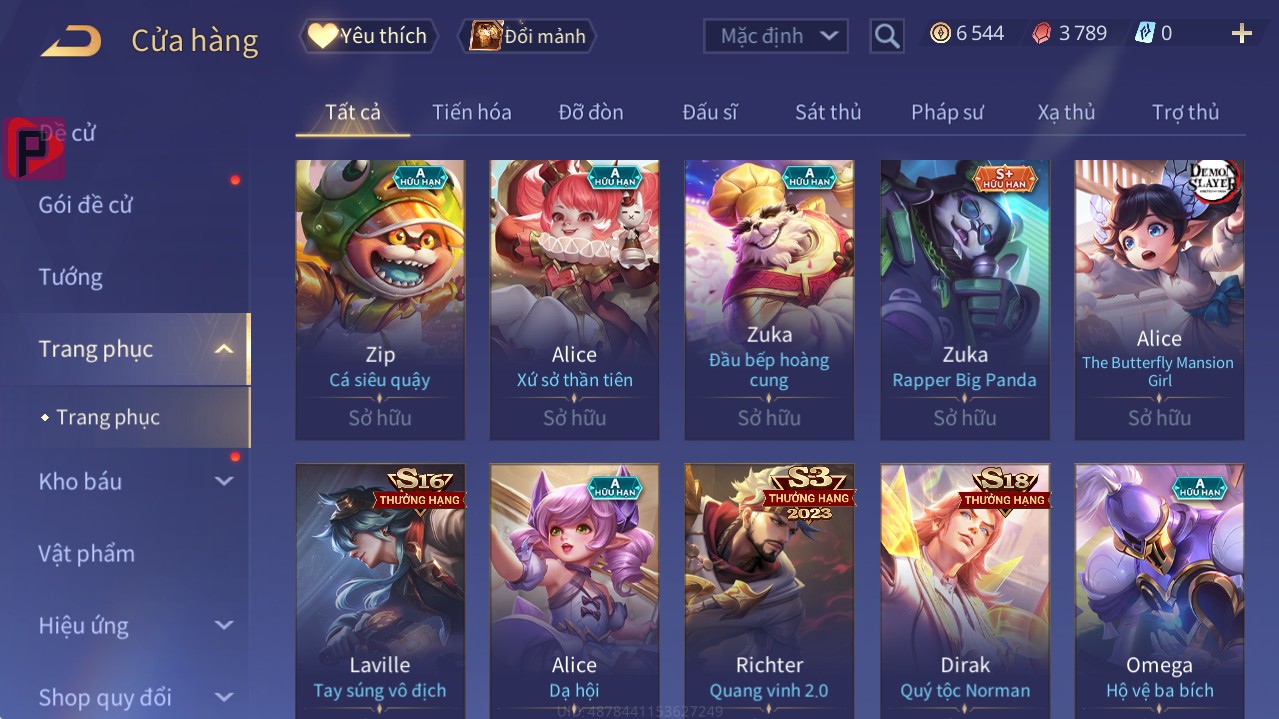Open the Vật phẩm section
This screenshot has height=719, width=1279.
coord(87,553)
